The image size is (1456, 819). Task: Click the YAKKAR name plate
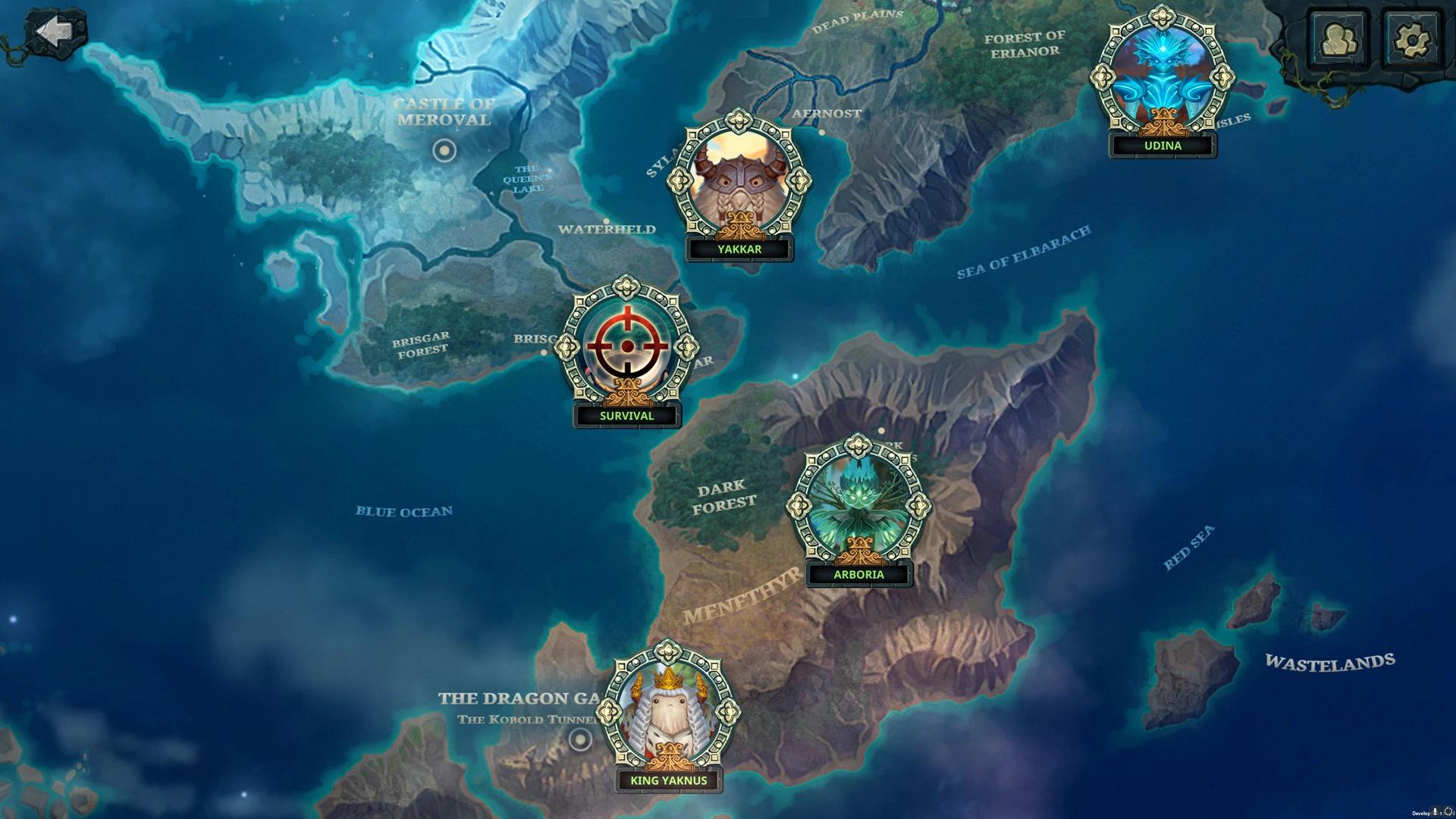739,249
